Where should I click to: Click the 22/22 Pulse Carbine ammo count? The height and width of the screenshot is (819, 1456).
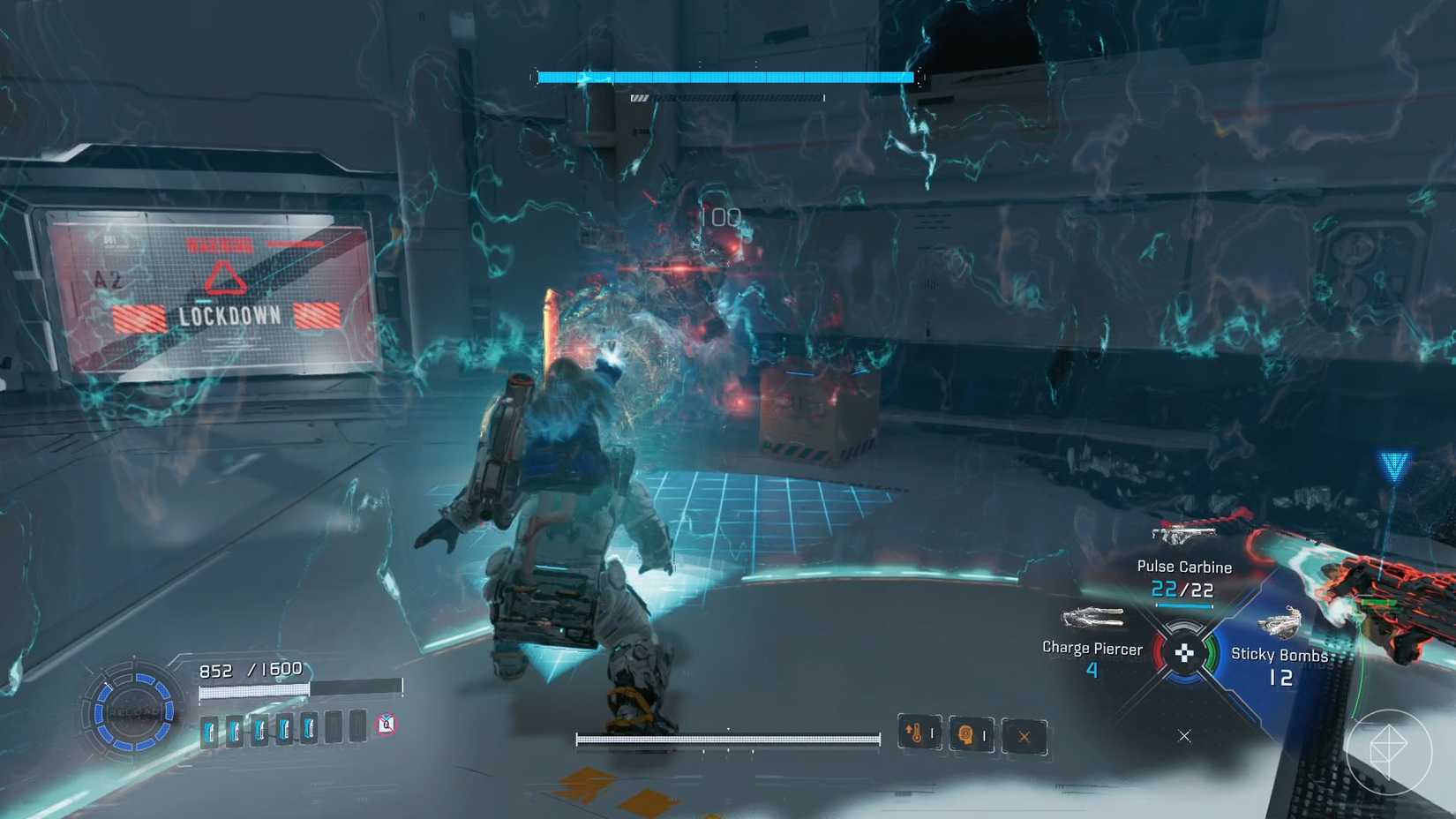1182,590
